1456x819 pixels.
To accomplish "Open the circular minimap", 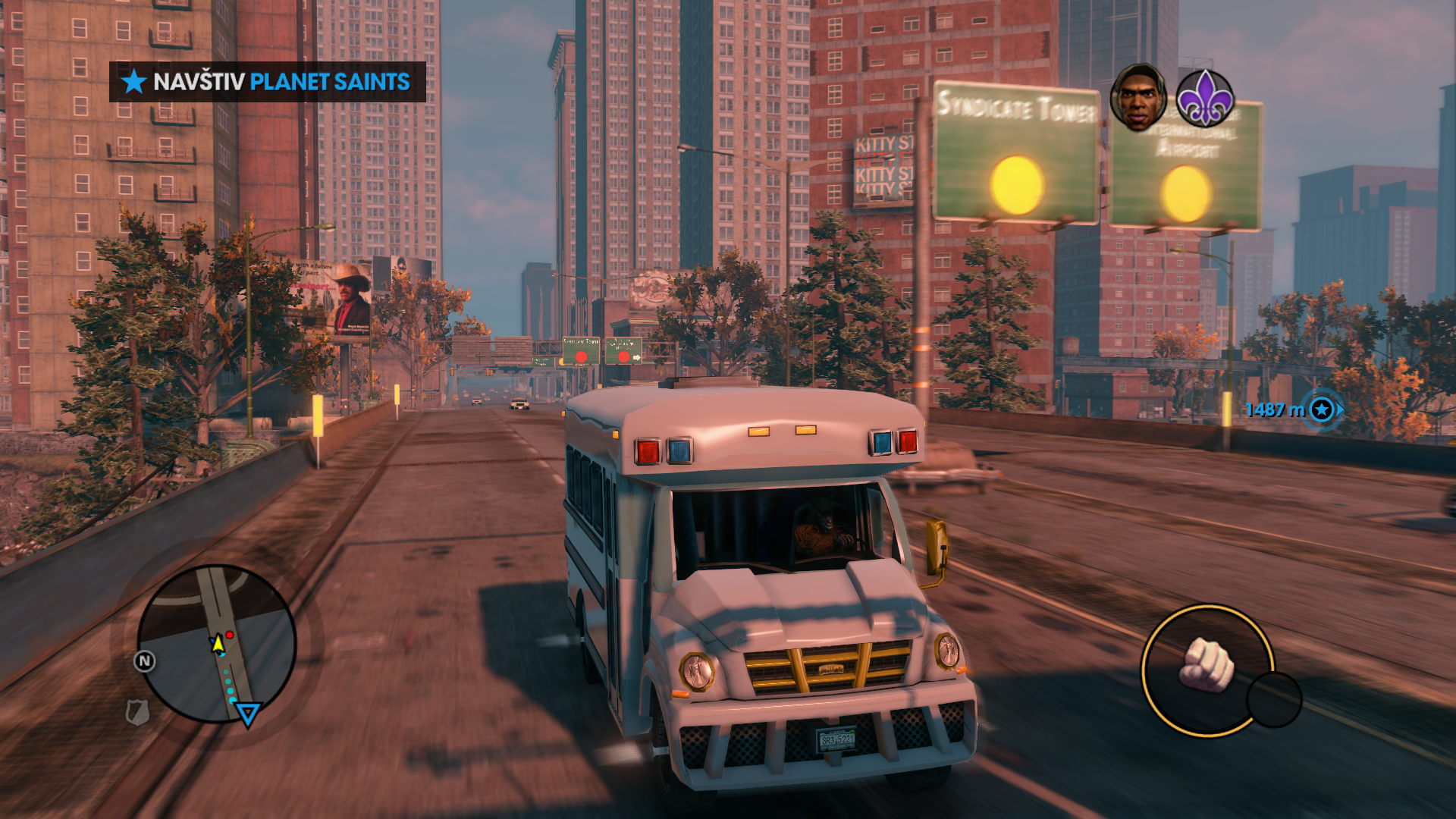I will click(217, 643).
